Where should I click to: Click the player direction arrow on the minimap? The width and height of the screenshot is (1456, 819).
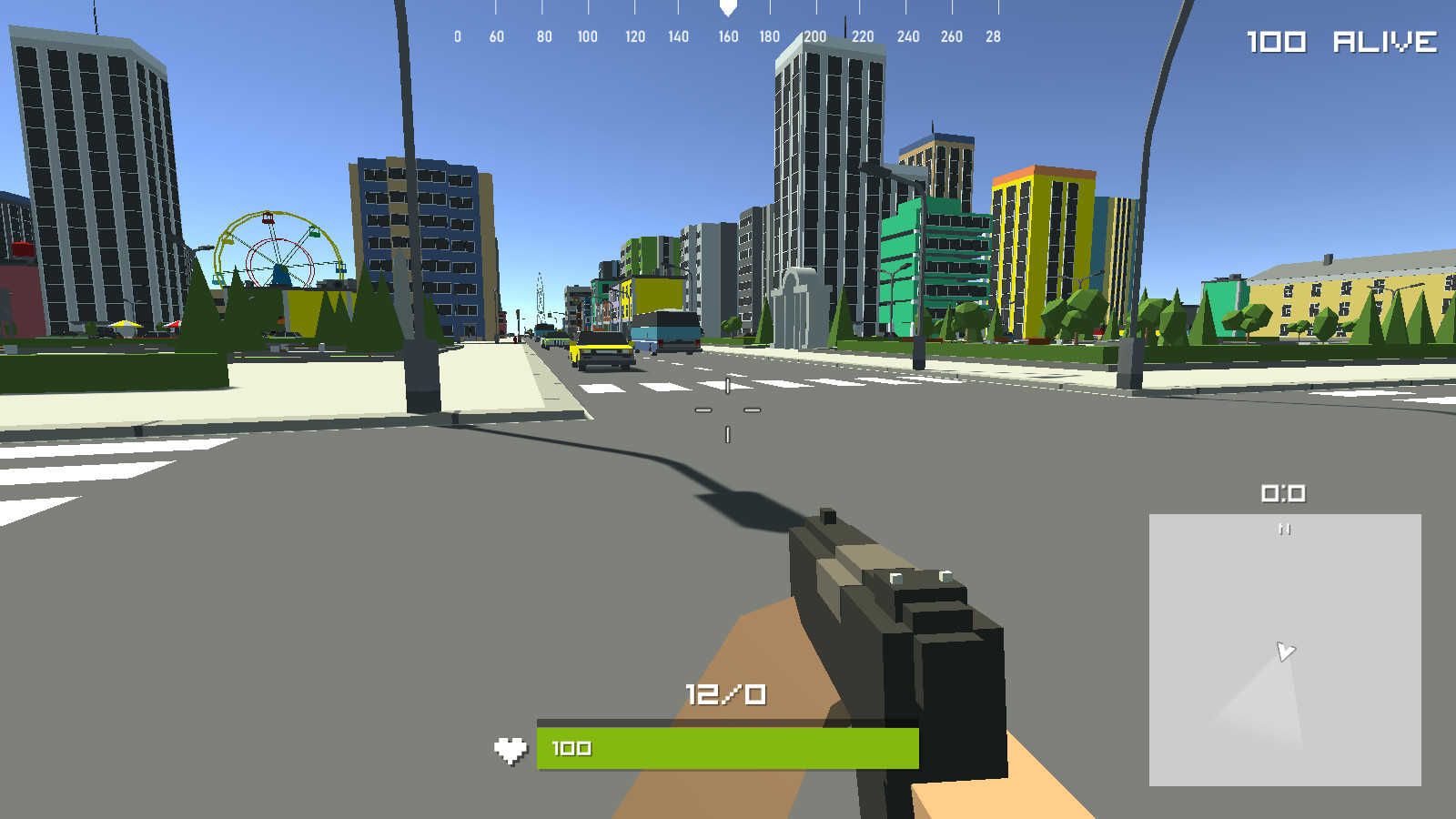pos(1286,650)
